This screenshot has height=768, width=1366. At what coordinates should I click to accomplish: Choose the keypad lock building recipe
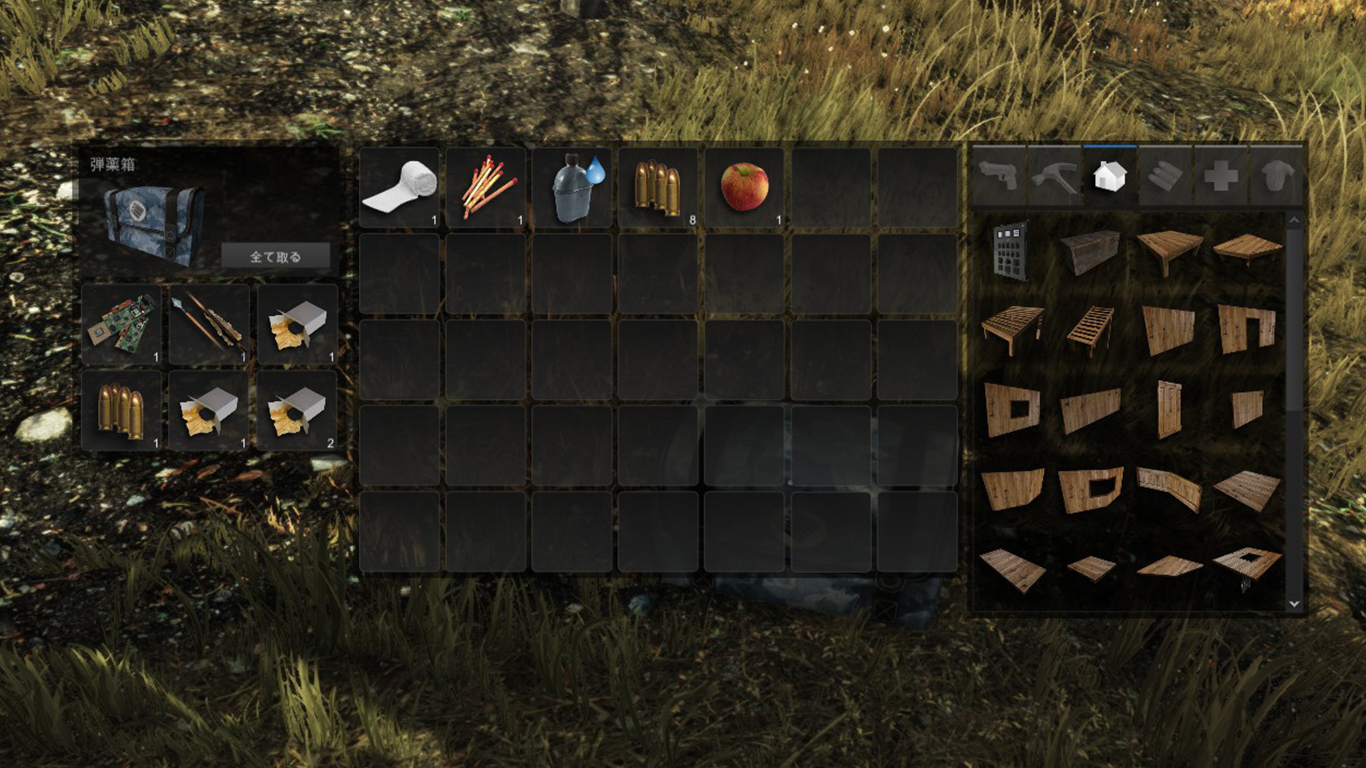pyautogui.click(x=1010, y=251)
